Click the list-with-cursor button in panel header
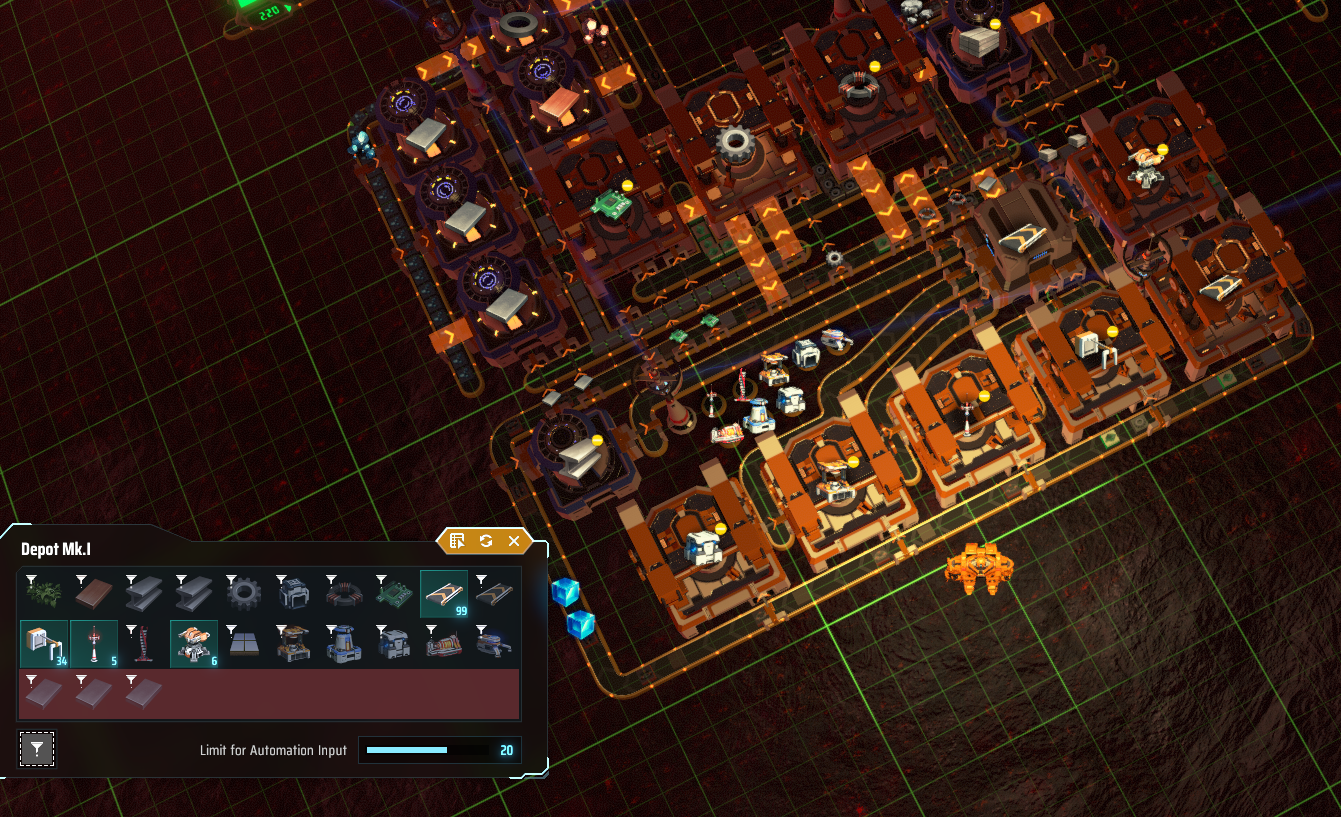Image resolution: width=1341 pixels, height=817 pixels. pyautogui.click(x=457, y=541)
